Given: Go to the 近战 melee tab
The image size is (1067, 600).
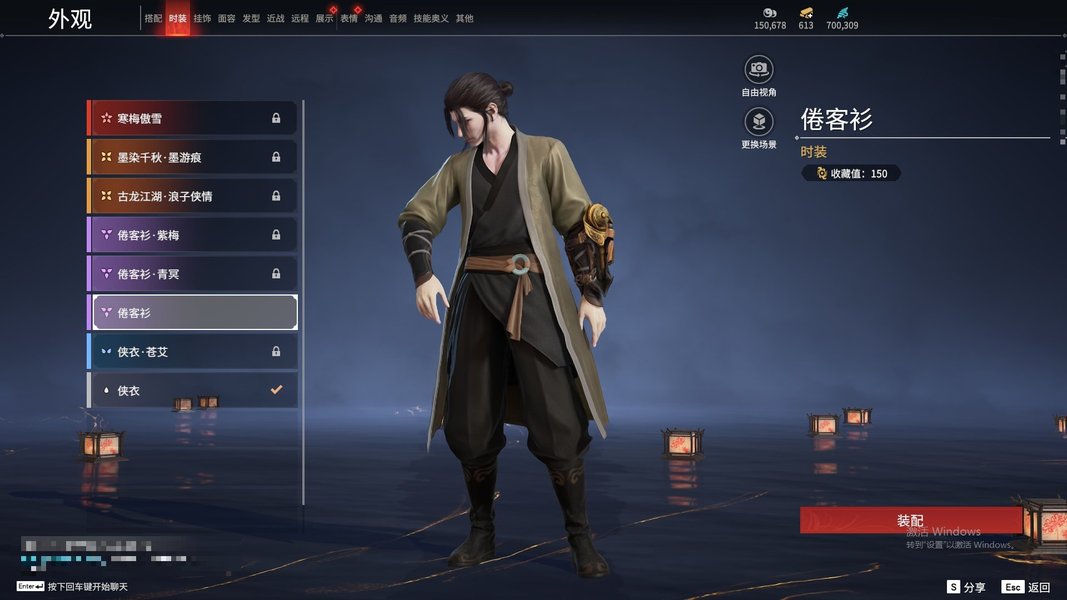Looking at the screenshot, I should (276, 19).
